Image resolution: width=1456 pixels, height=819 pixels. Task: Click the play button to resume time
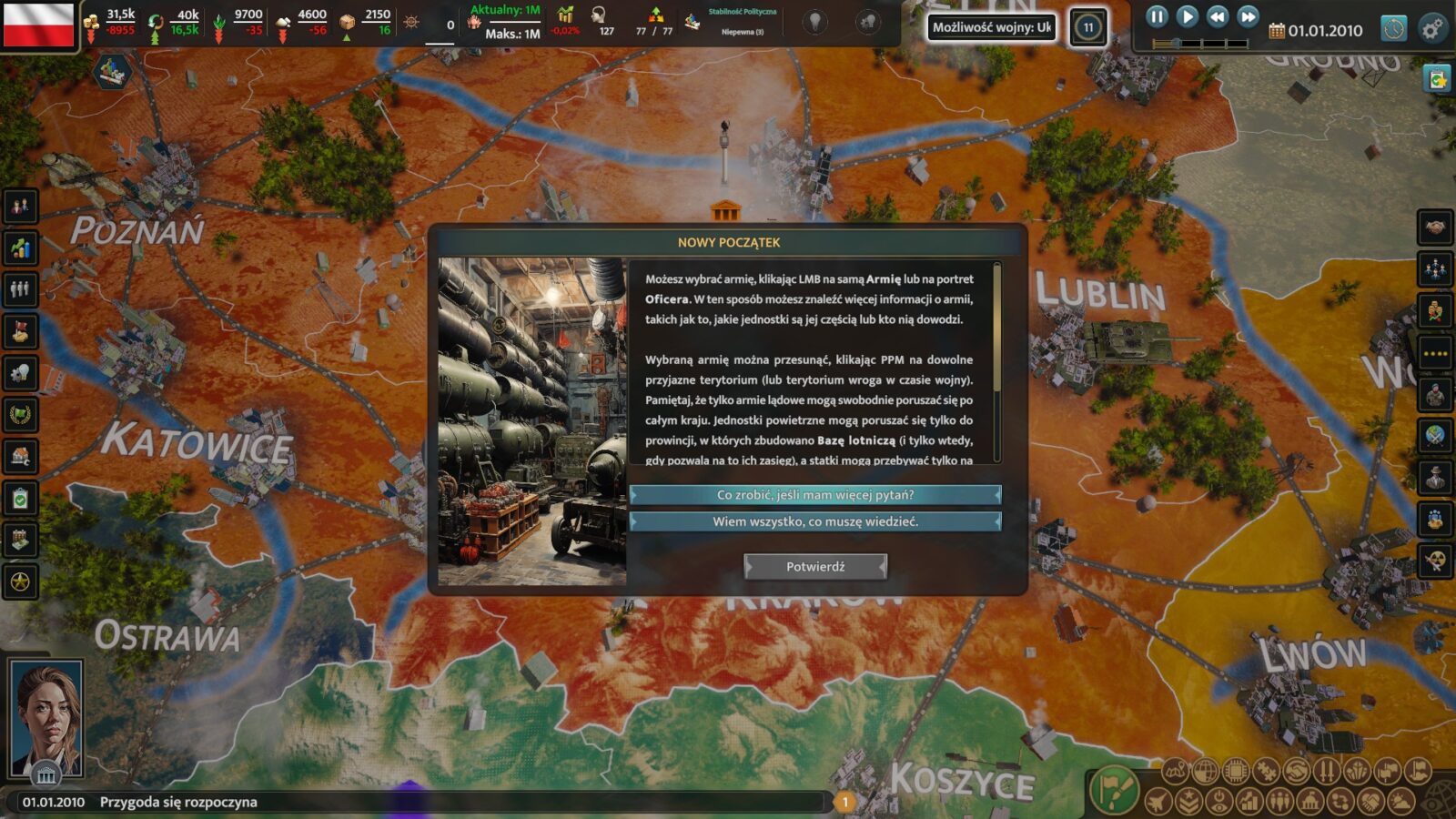click(1187, 16)
